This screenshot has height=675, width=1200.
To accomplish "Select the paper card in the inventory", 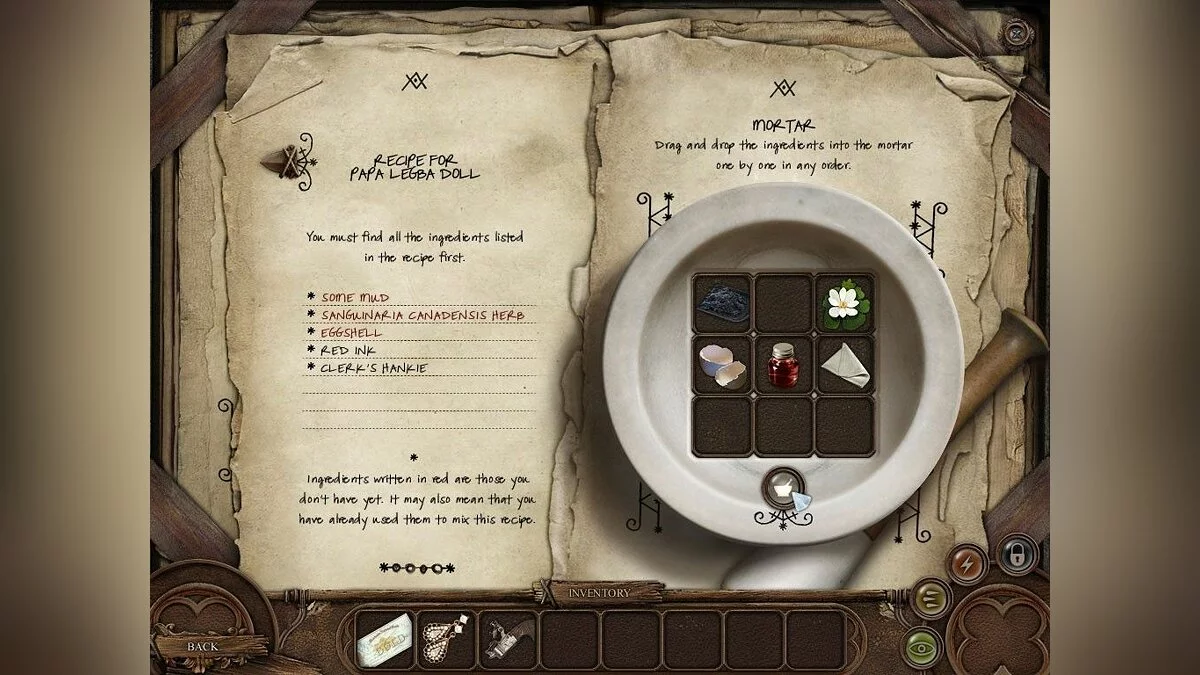I will (385, 640).
